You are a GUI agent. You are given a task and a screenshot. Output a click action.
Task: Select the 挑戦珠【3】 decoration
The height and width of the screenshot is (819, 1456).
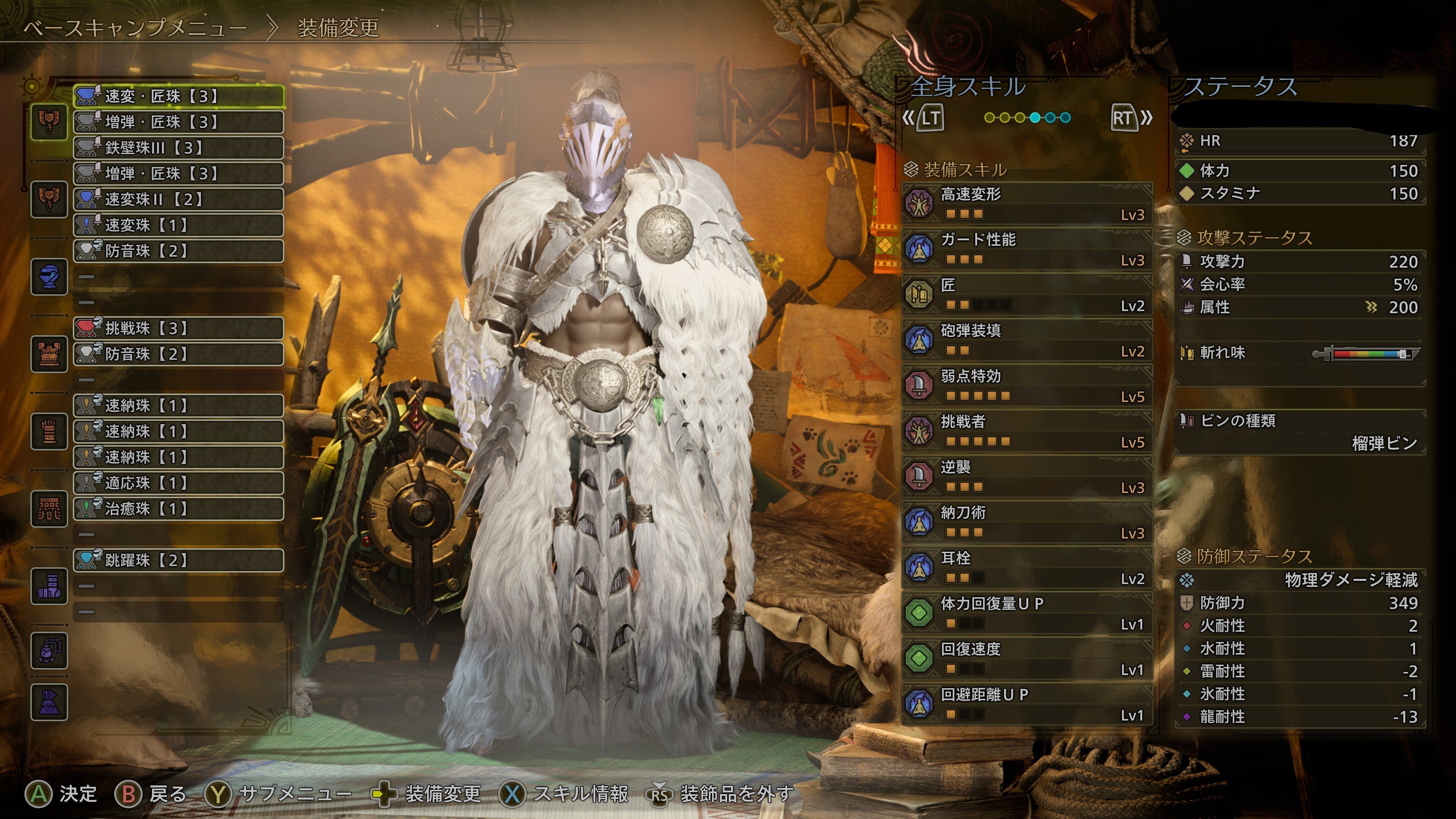point(179,328)
